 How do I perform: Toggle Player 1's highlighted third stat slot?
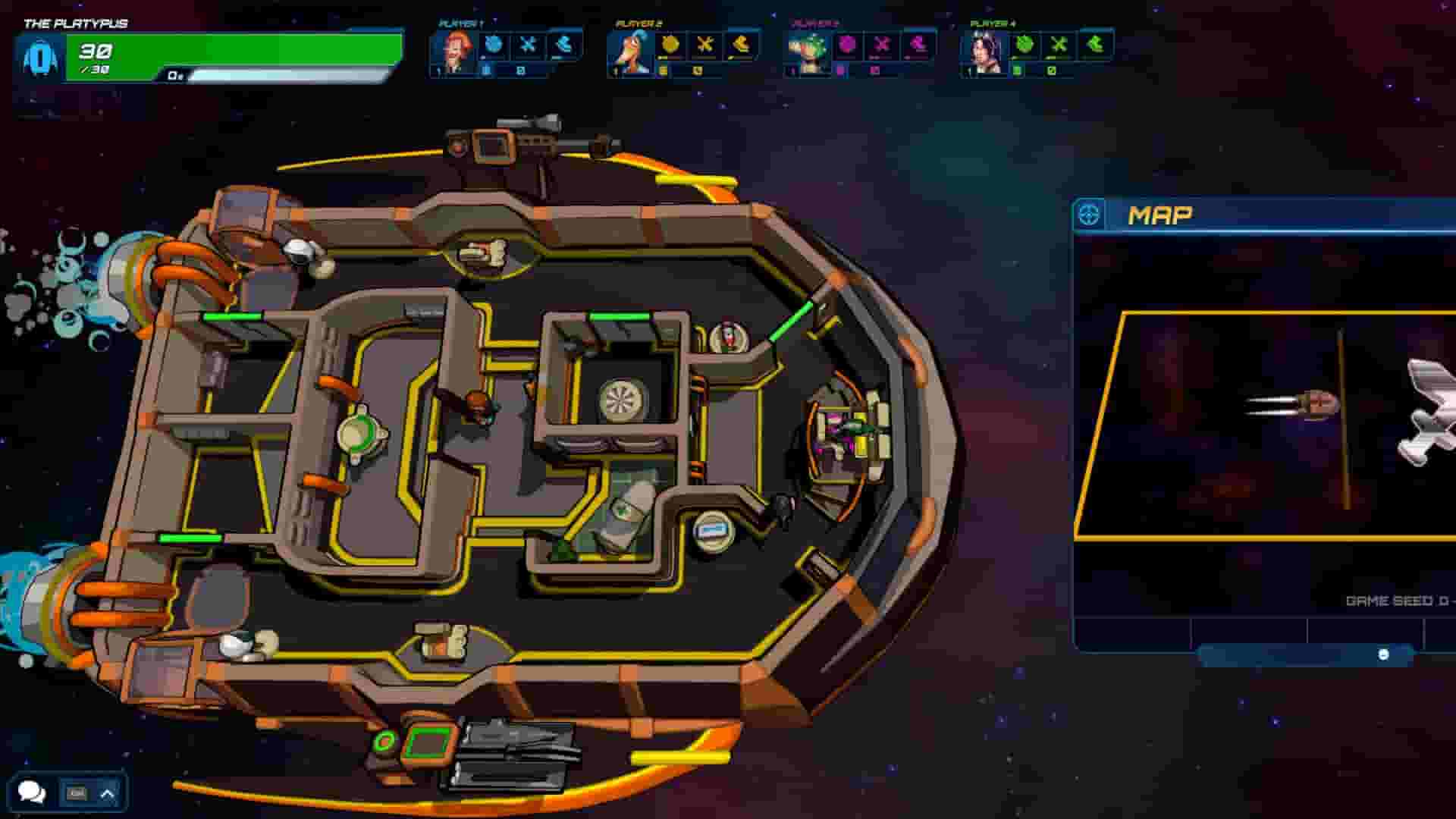(x=563, y=45)
